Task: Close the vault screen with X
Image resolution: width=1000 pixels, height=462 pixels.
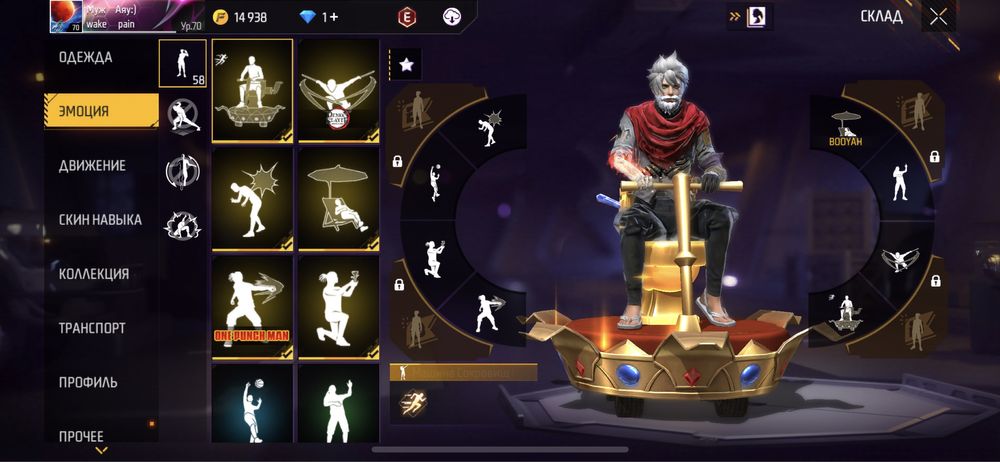Action: (938, 16)
